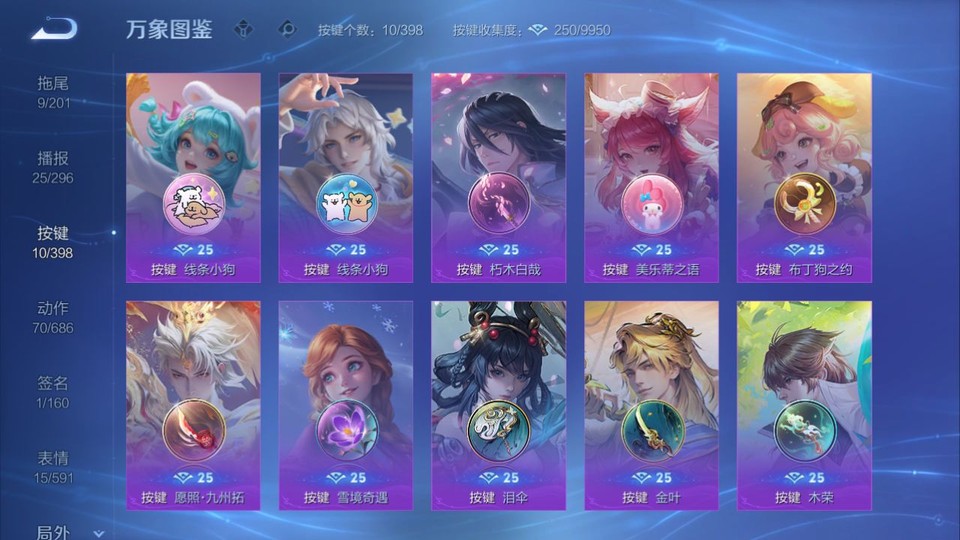Open the 布丁狗之约 card

tap(804, 178)
